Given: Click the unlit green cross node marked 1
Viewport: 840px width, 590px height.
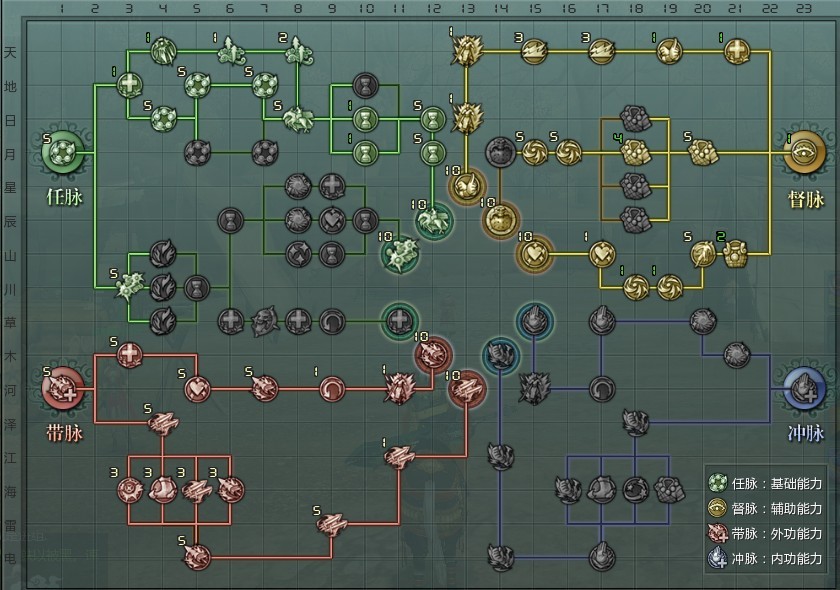Looking at the screenshot, I should tap(130, 86).
